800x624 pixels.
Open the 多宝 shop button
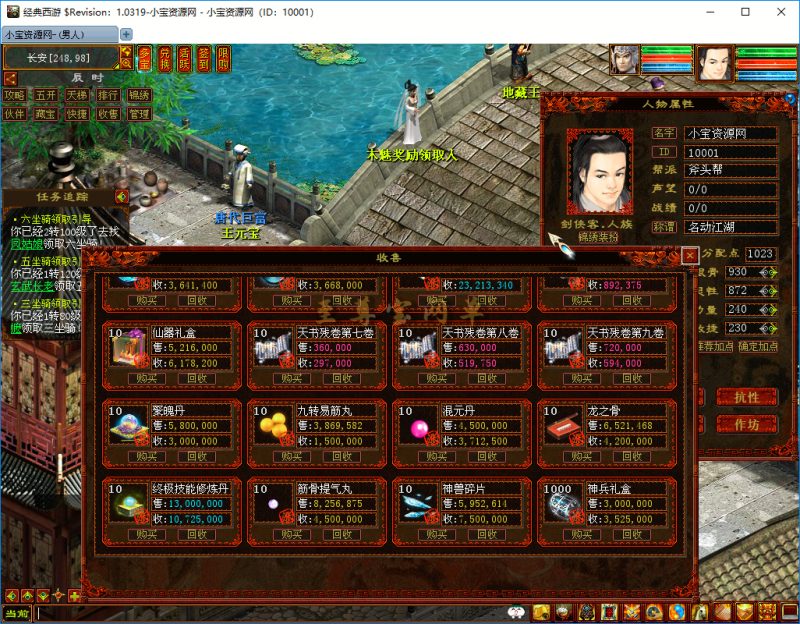click(146, 59)
